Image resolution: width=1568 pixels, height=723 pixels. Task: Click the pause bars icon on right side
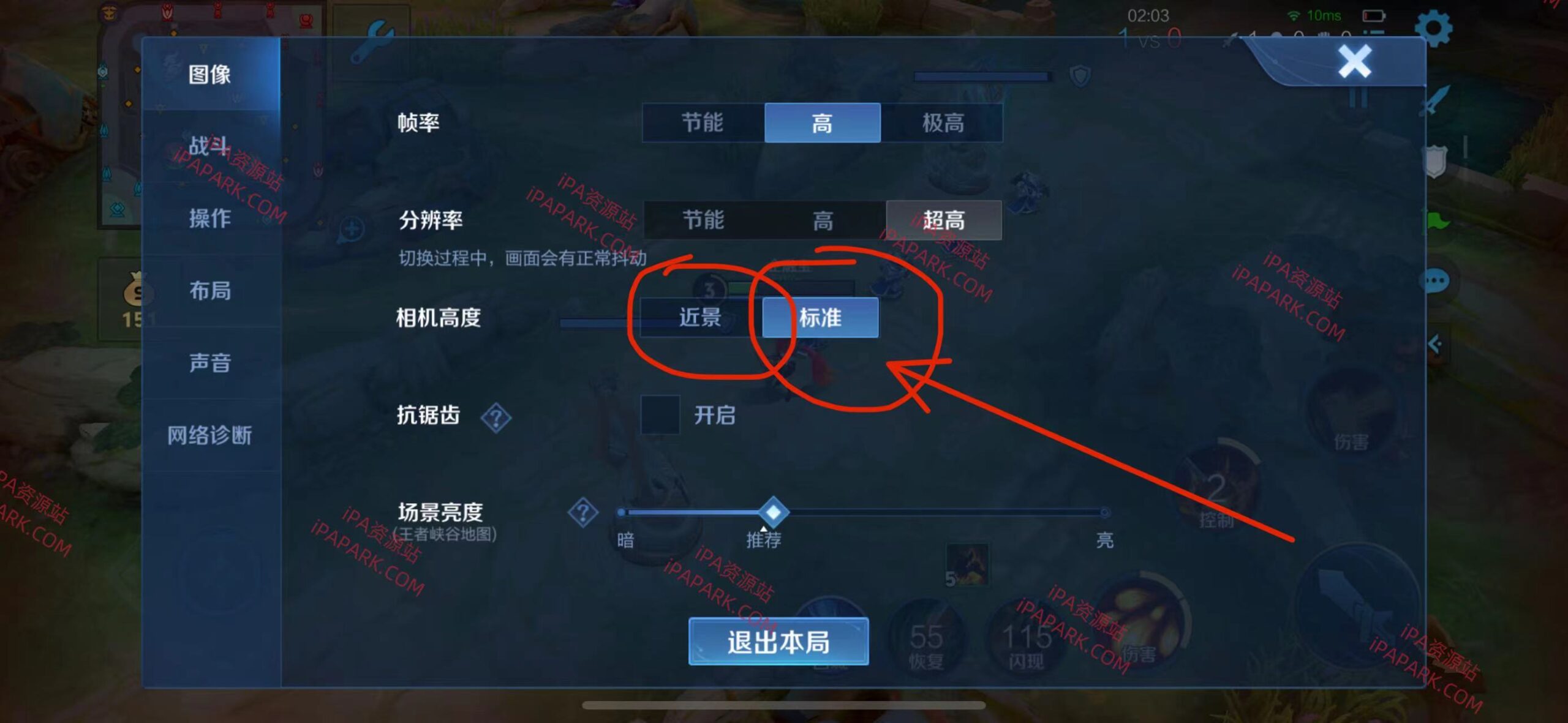point(1359,98)
